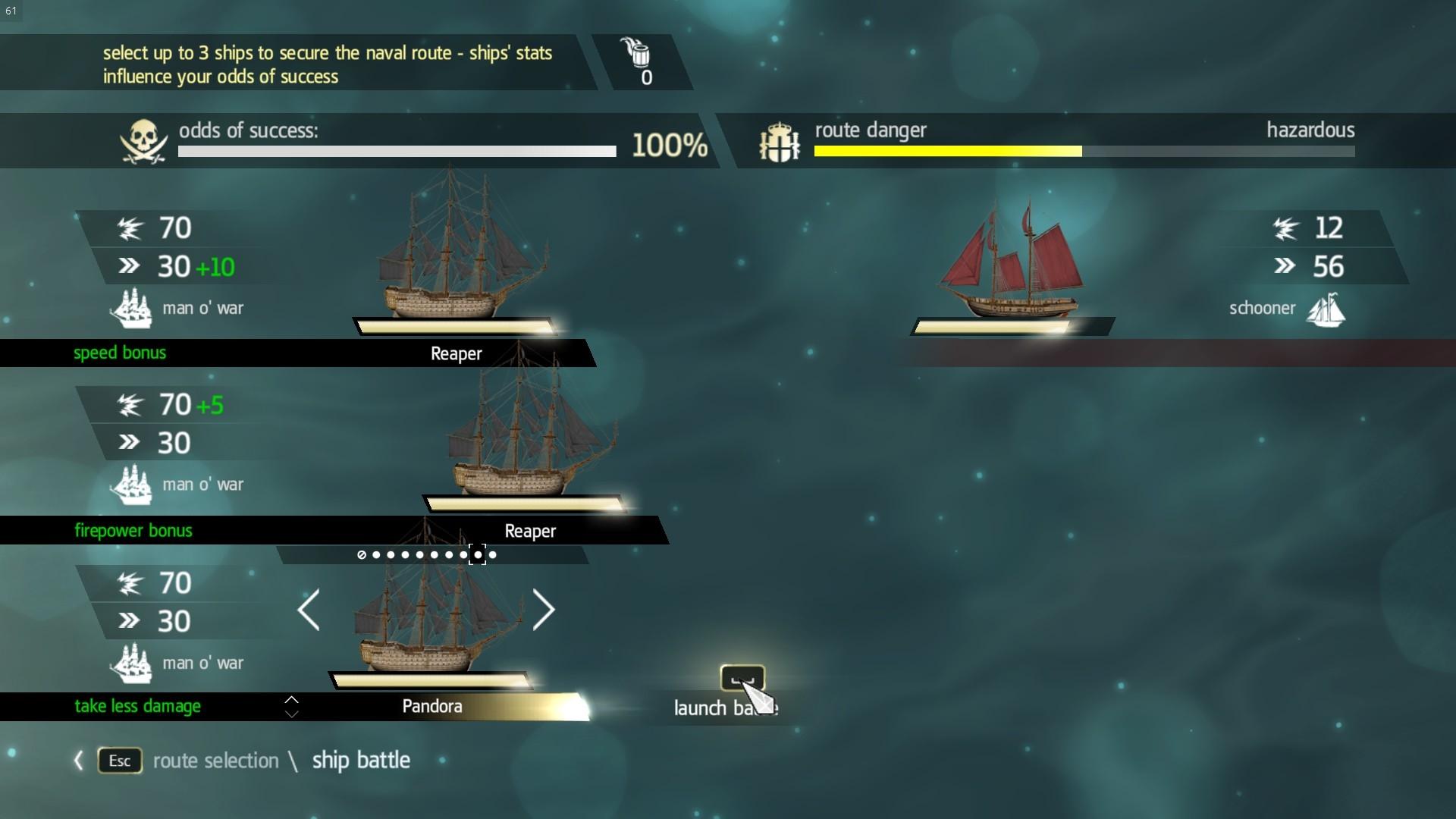Click the left arrow to browse ships
Screen dimensions: 1456x819
pos(309,610)
